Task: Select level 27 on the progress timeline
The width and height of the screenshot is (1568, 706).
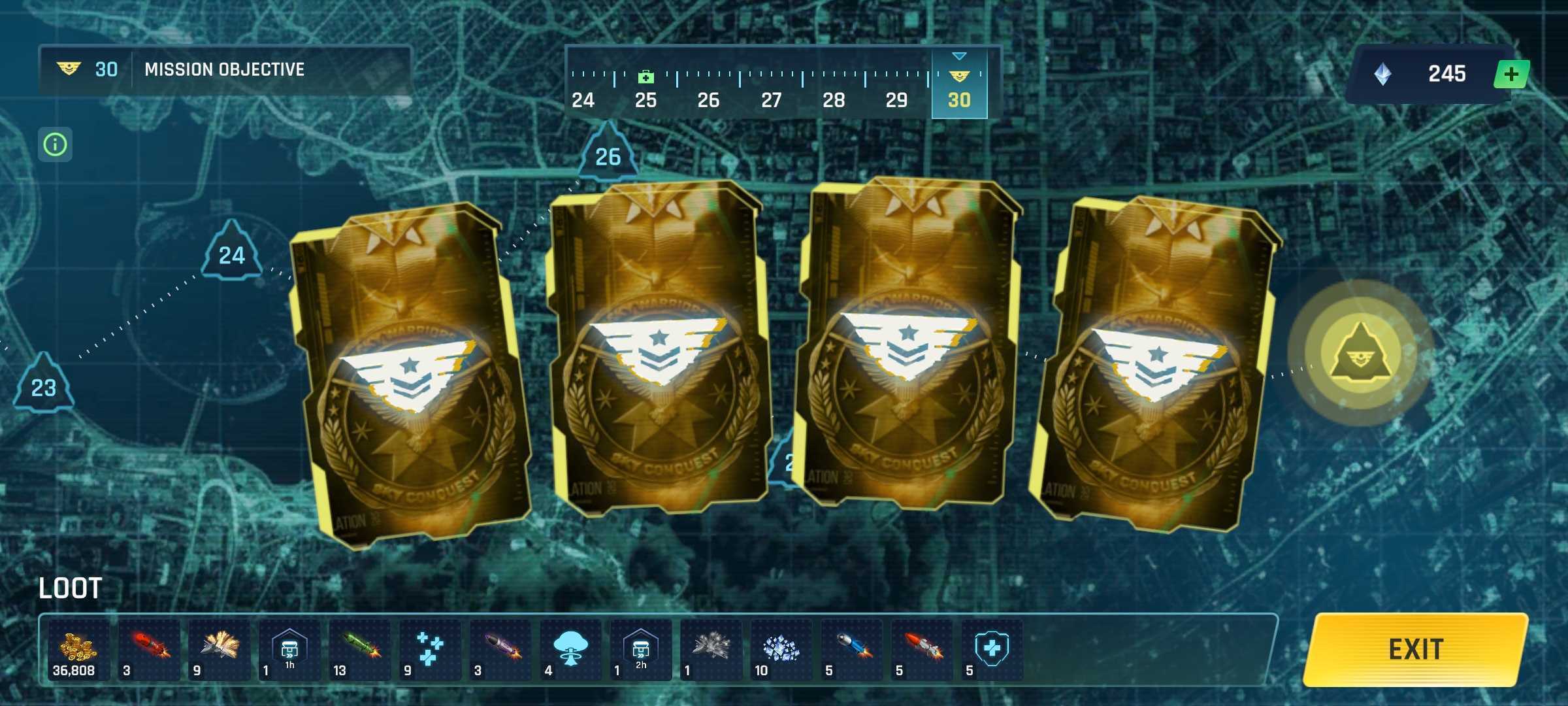Action: click(x=771, y=99)
